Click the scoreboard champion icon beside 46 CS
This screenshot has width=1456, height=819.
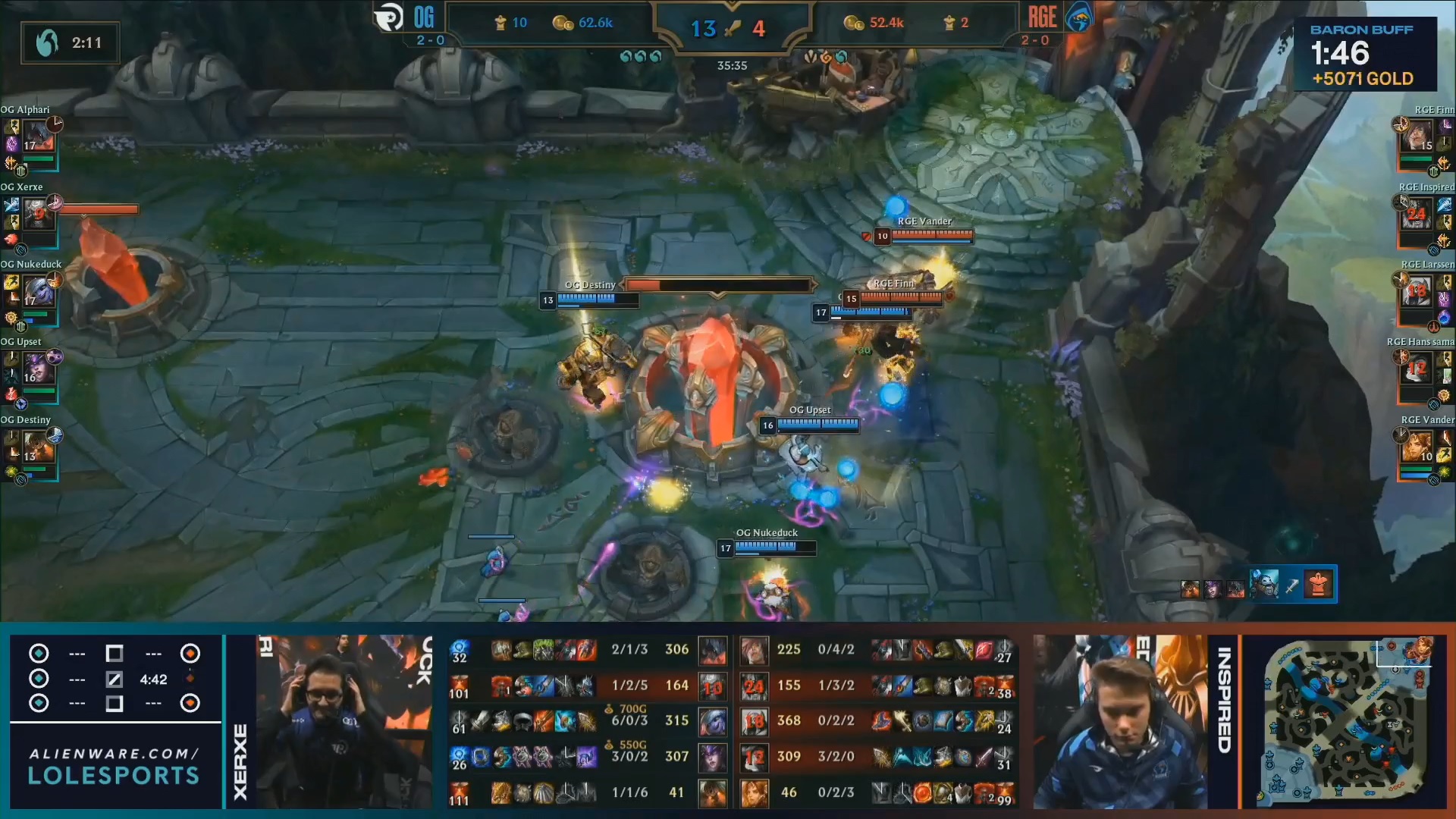pyautogui.click(x=755, y=792)
